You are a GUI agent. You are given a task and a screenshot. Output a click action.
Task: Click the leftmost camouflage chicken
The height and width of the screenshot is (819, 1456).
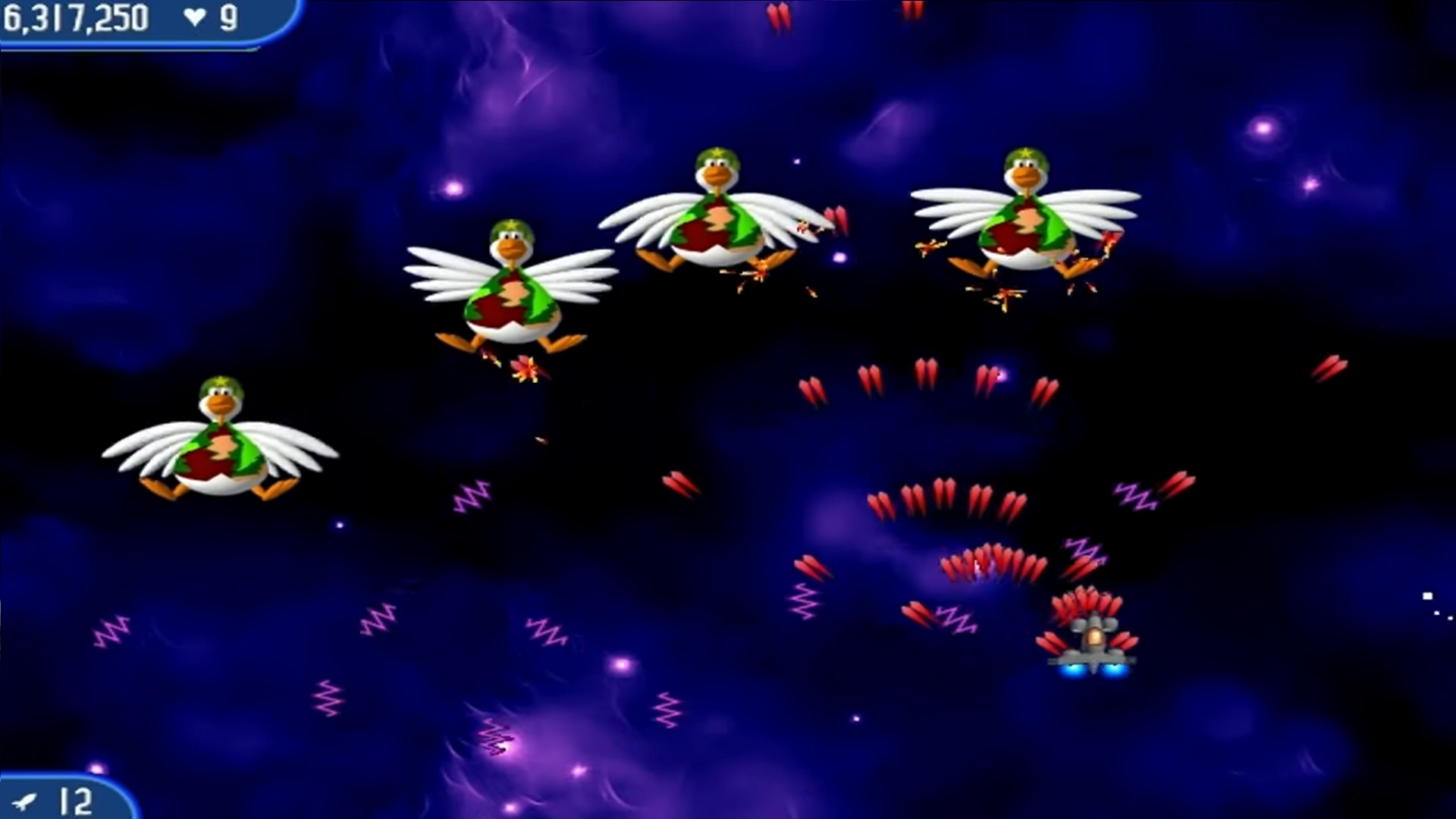pyautogui.click(x=220, y=447)
